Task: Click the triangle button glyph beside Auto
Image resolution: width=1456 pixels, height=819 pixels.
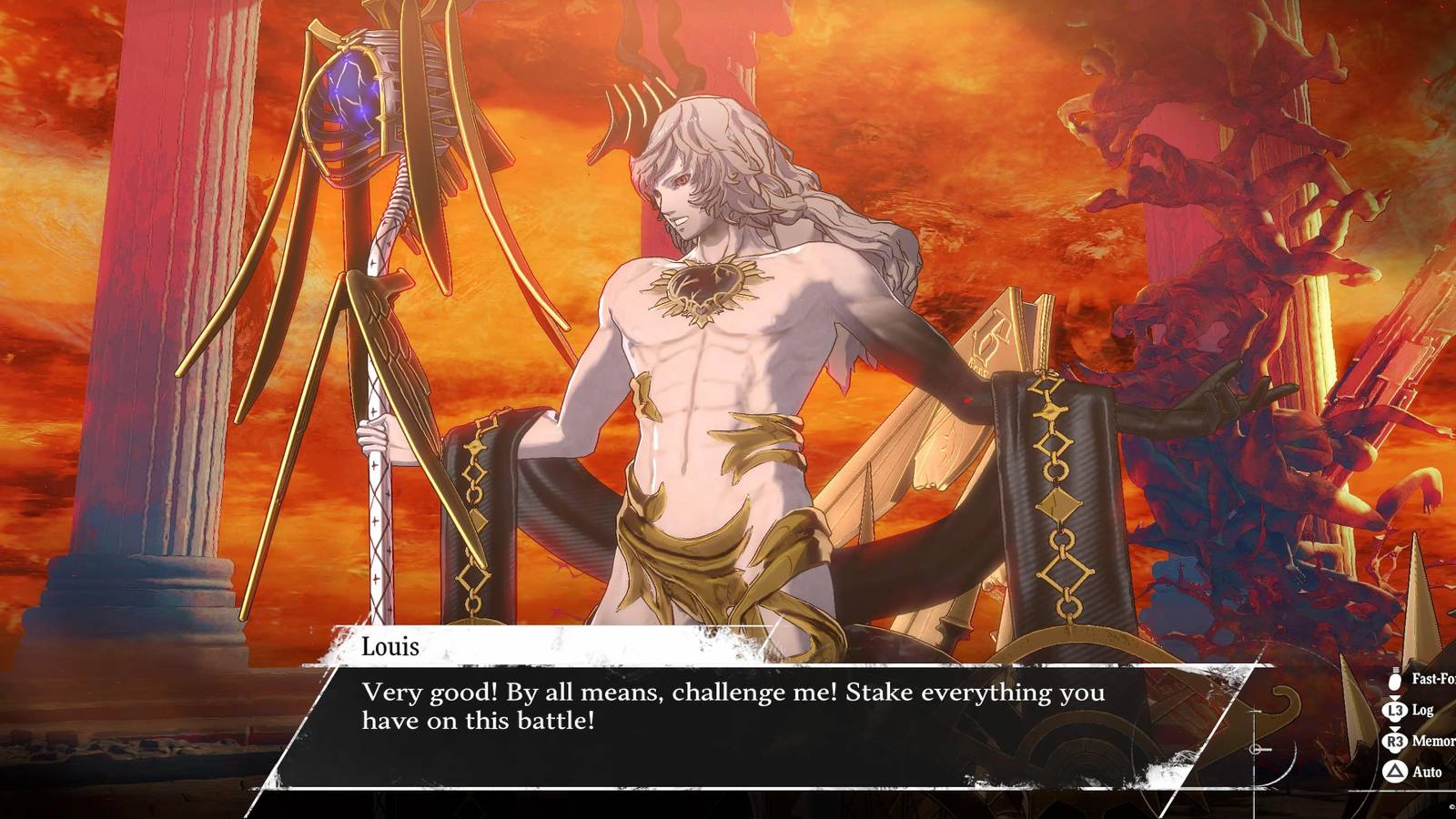Action: [1394, 770]
